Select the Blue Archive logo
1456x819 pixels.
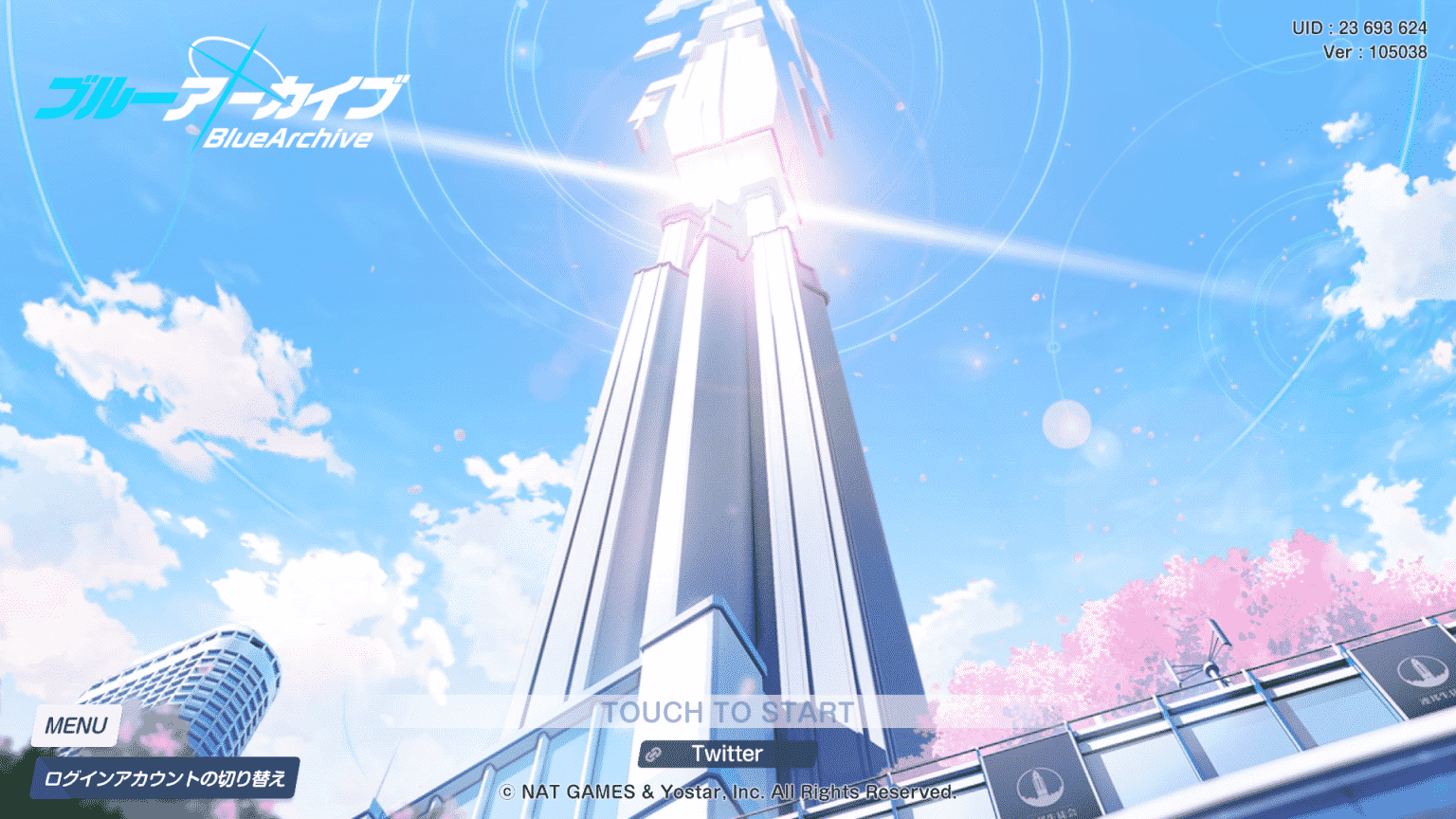tap(218, 104)
